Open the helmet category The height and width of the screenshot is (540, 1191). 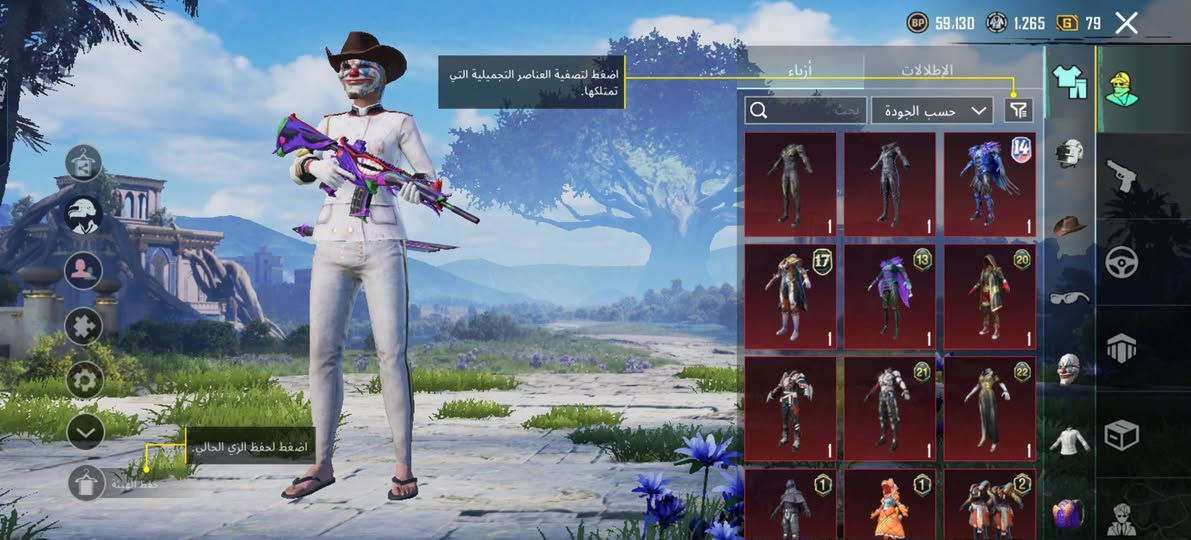tap(1069, 153)
